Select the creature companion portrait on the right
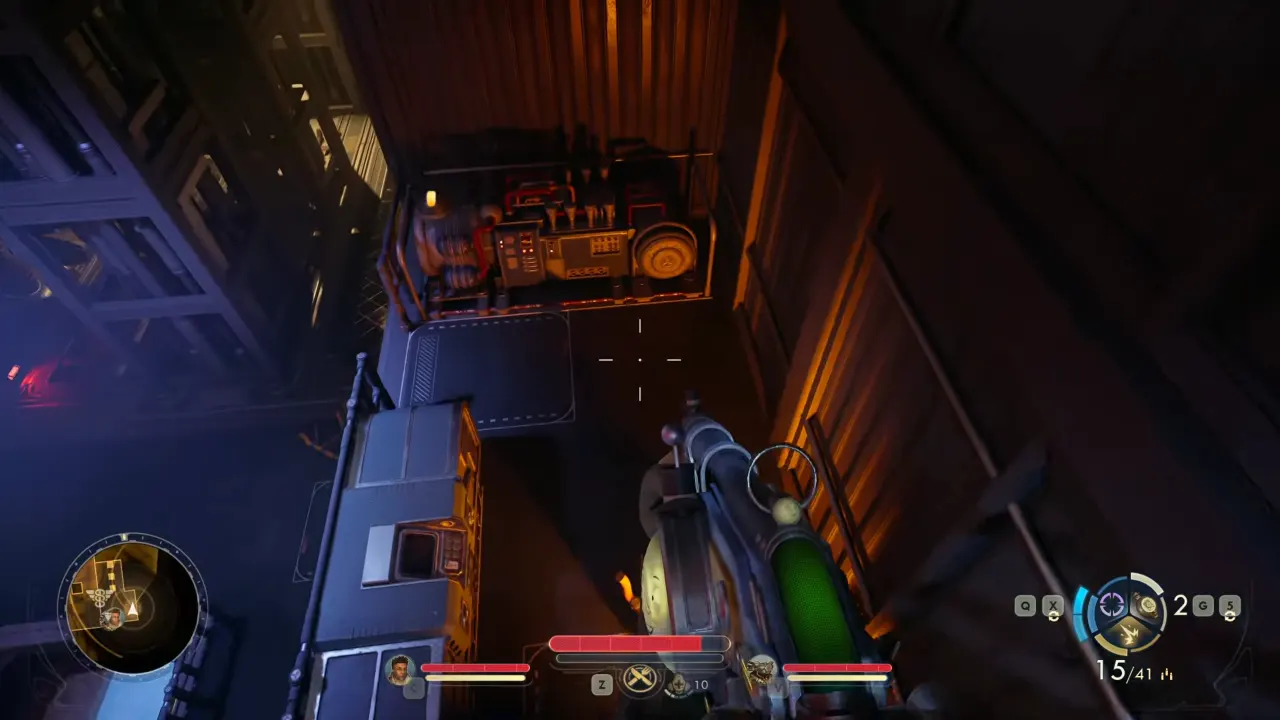 tap(761, 670)
